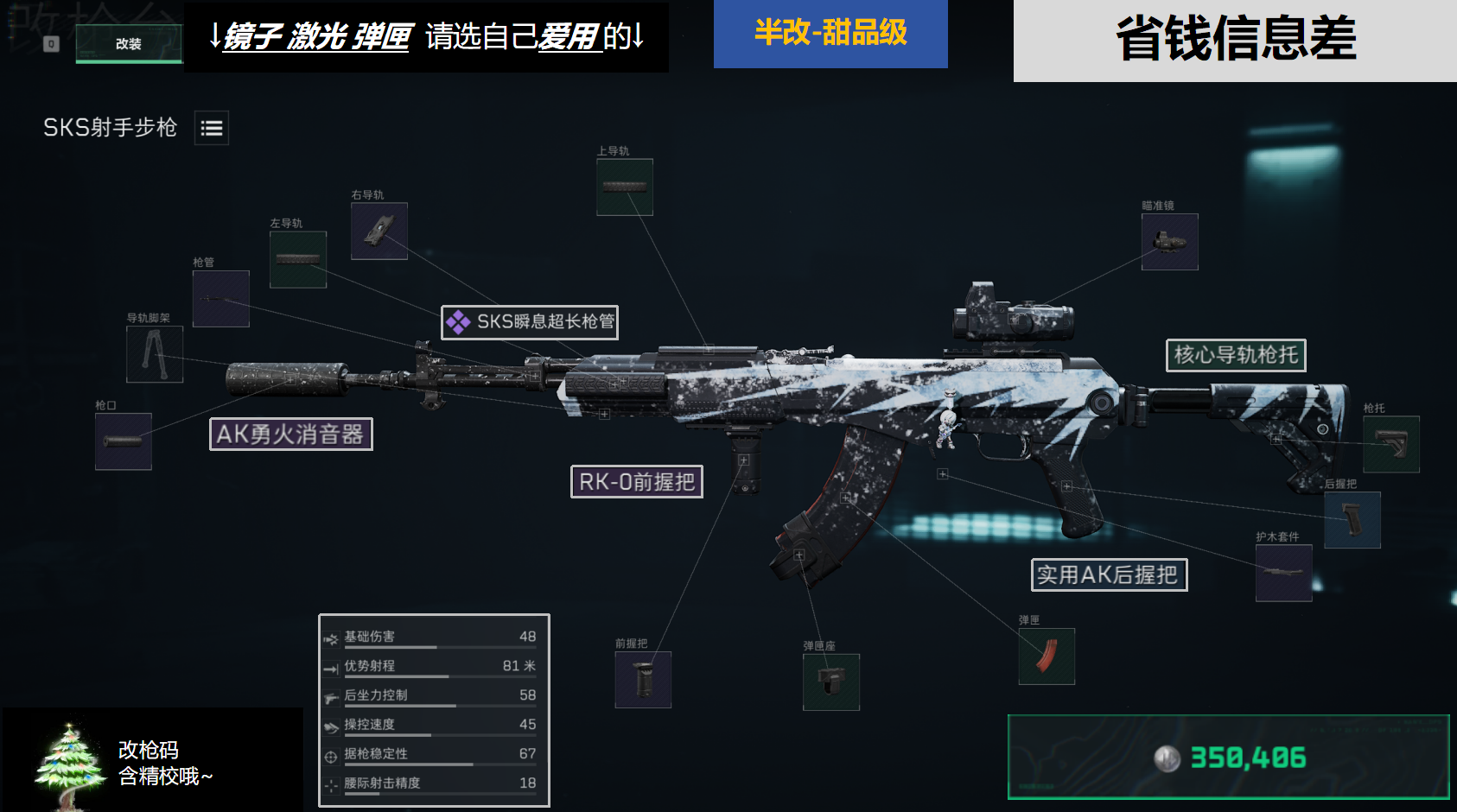Click the 弹匣座 magazine well slot

click(830, 680)
